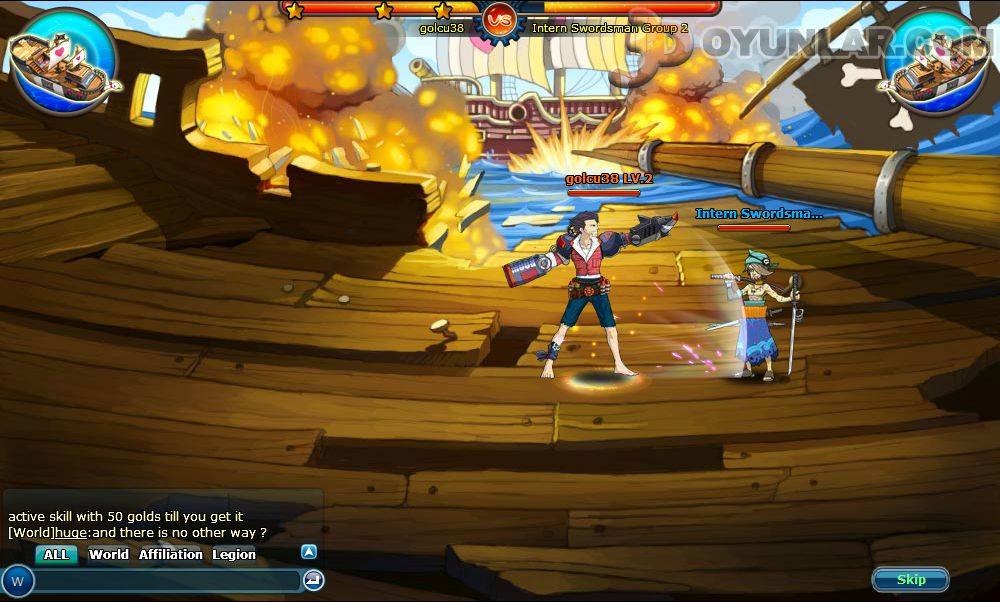
Task: Open the World chat tab
Action: click(108, 555)
